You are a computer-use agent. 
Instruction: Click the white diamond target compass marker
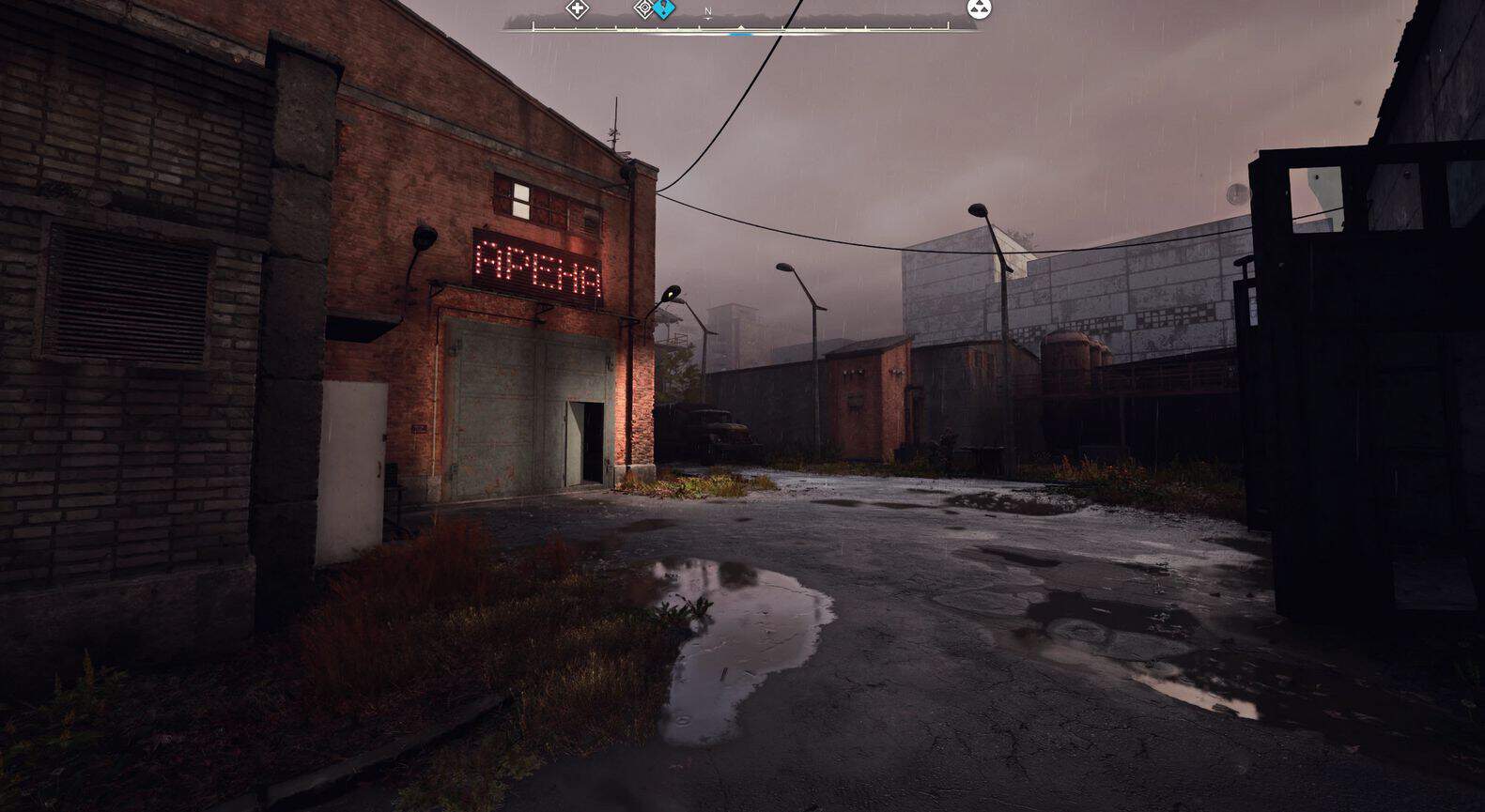pyautogui.click(x=644, y=9)
